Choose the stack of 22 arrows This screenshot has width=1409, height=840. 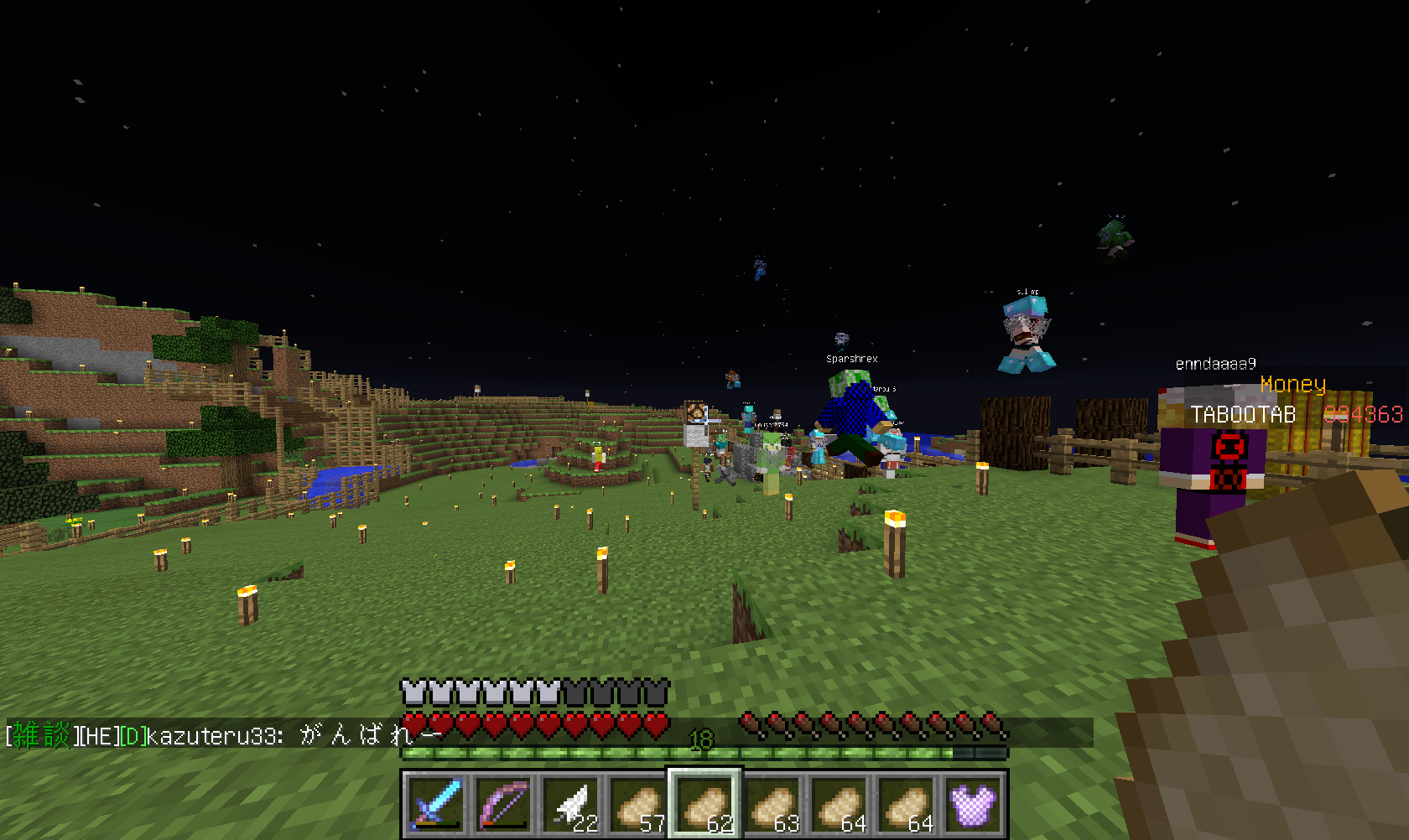coord(569,803)
